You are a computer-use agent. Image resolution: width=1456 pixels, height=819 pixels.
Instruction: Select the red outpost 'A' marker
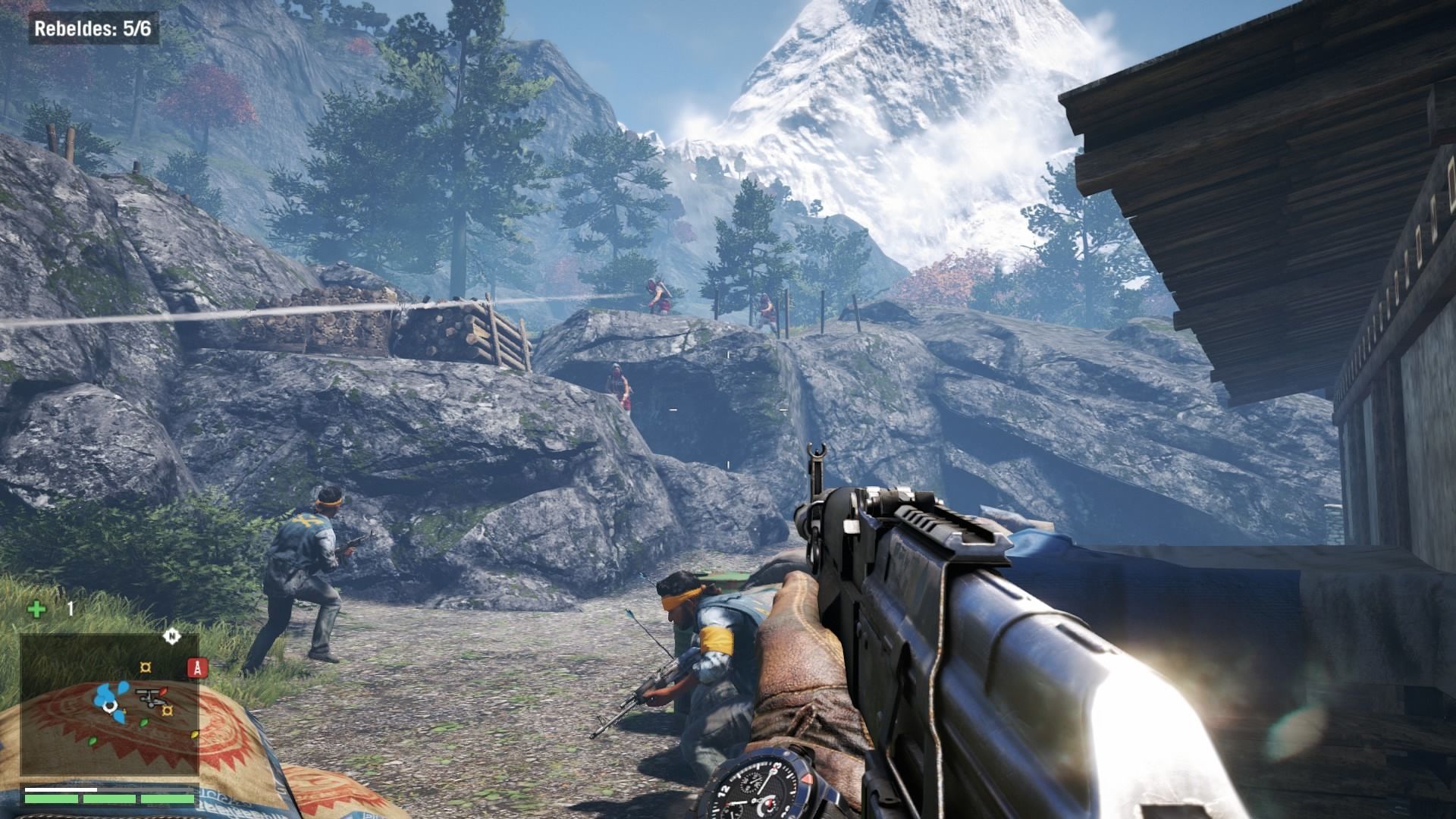point(197,667)
